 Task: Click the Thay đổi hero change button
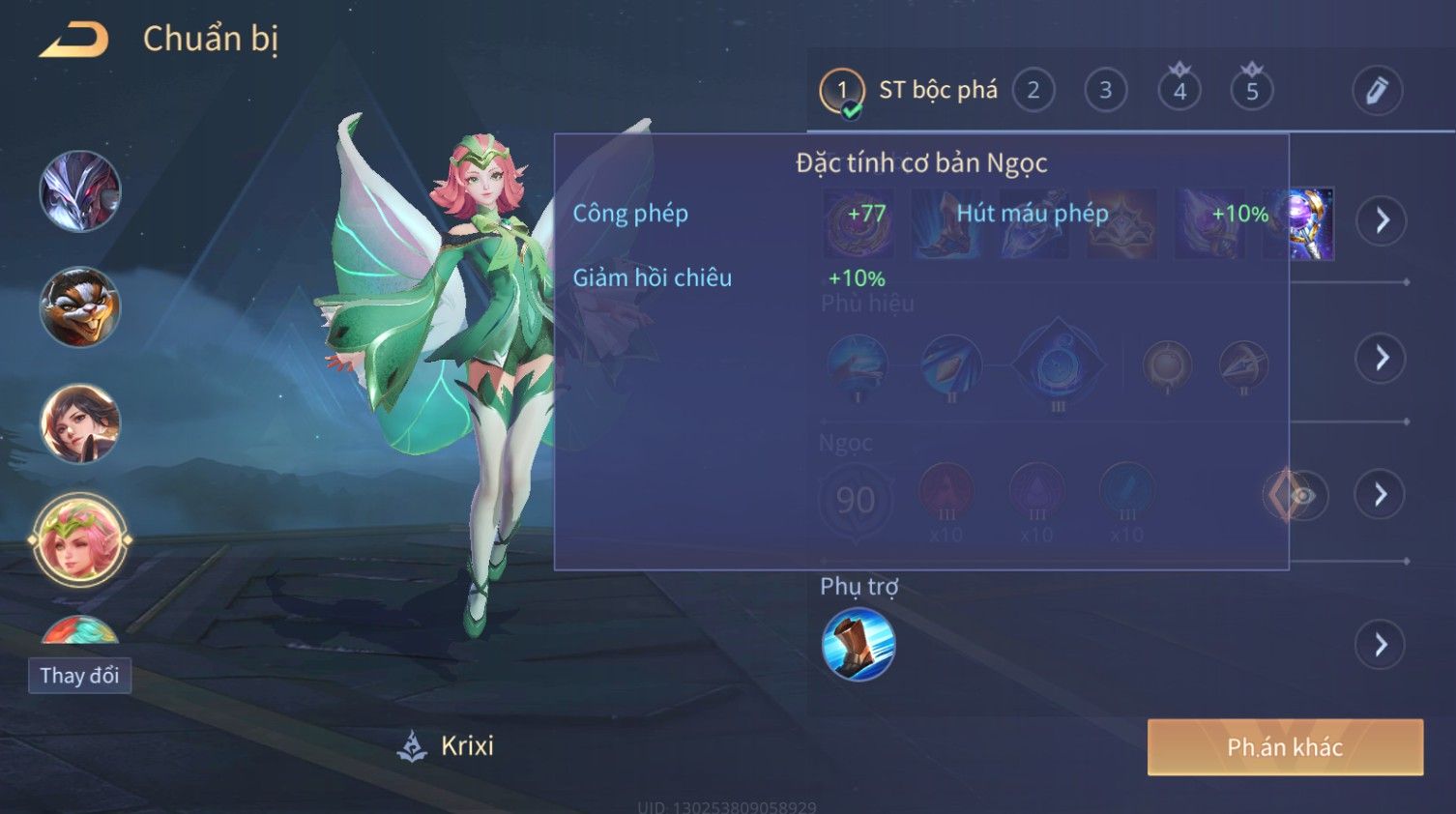79,676
